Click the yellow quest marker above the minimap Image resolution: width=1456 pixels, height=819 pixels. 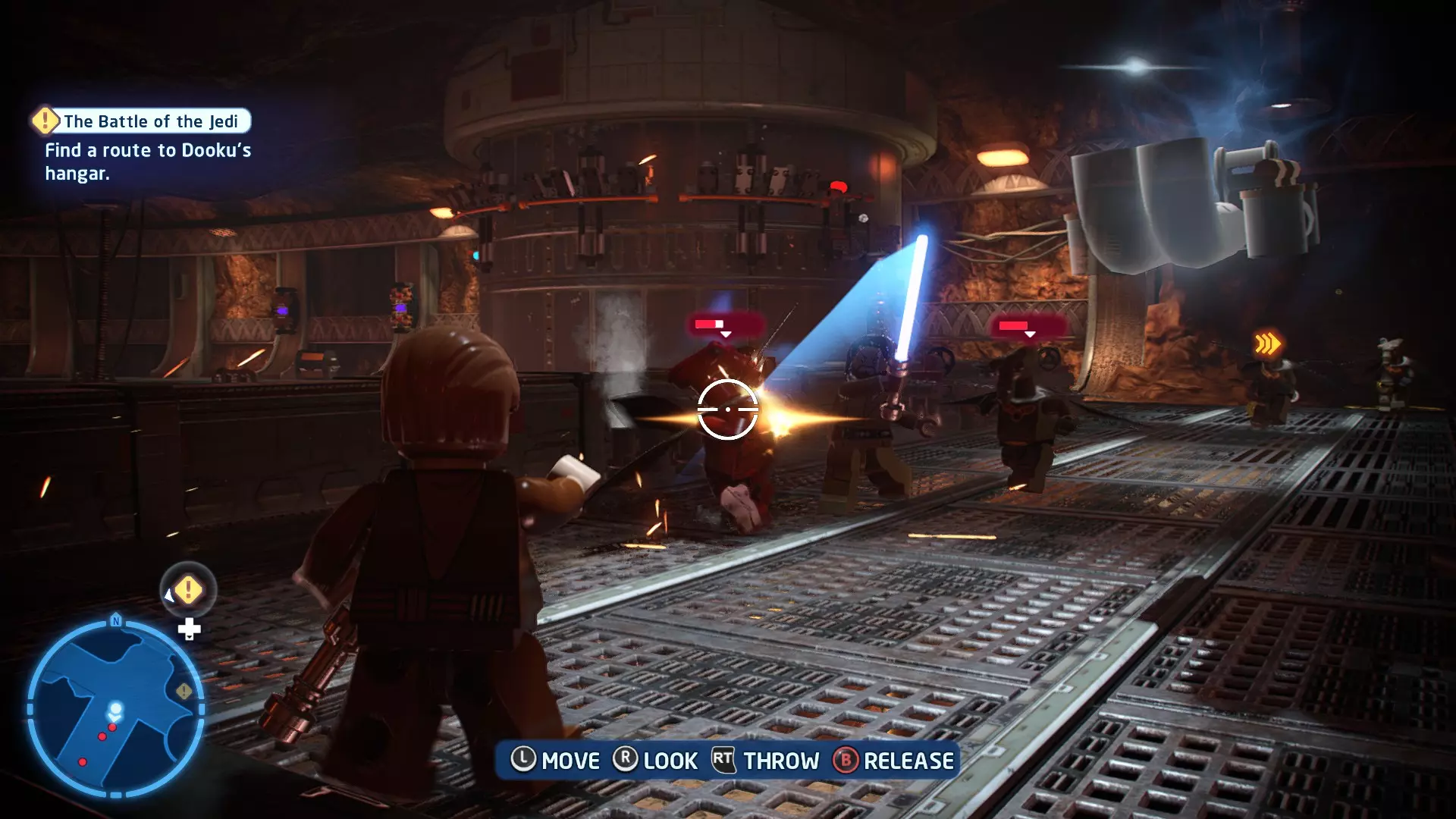click(x=188, y=590)
